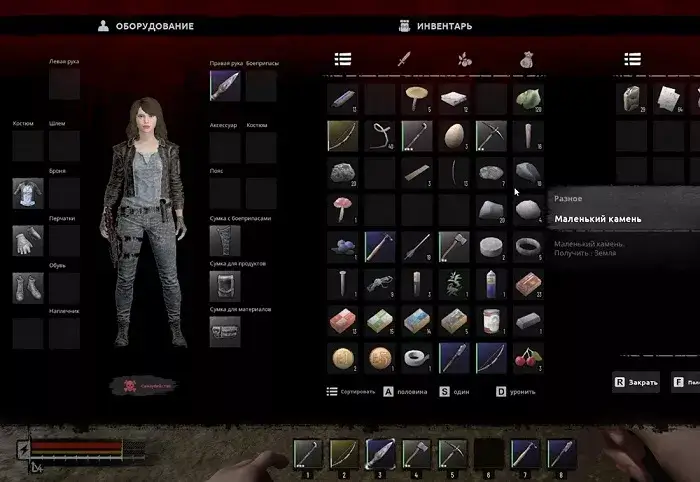The width and height of the screenshot is (700, 482).
Task: Select the right-hand equipped knife slot
Action: (224, 85)
